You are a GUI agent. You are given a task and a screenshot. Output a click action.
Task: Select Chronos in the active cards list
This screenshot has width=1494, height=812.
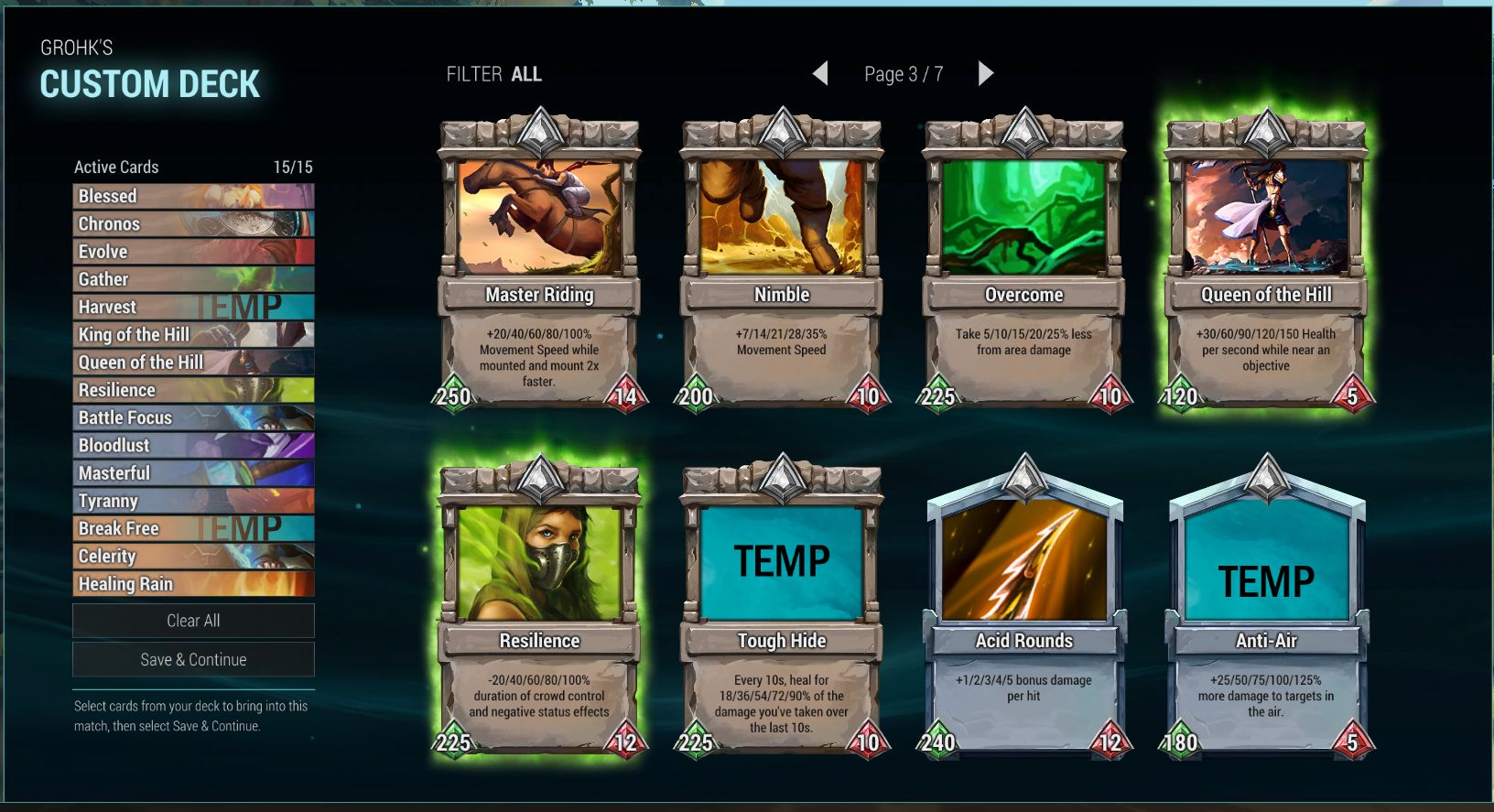tap(193, 223)
